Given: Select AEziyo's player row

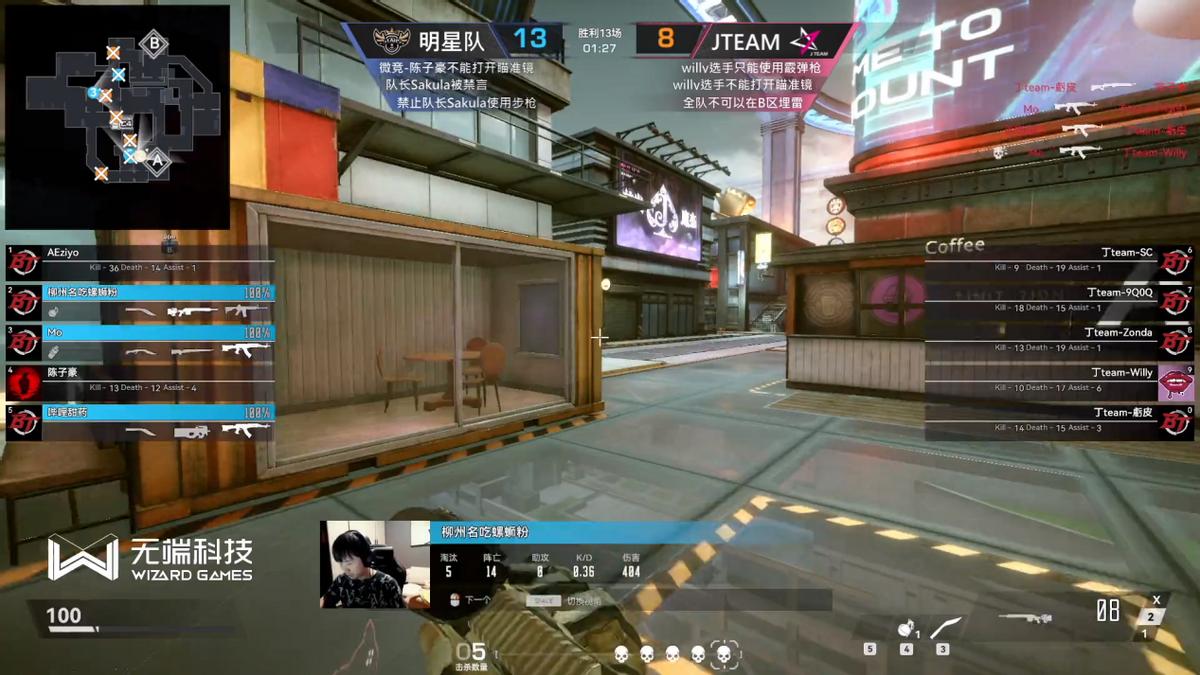Looking at the screenshot, I should click(140, 260).
